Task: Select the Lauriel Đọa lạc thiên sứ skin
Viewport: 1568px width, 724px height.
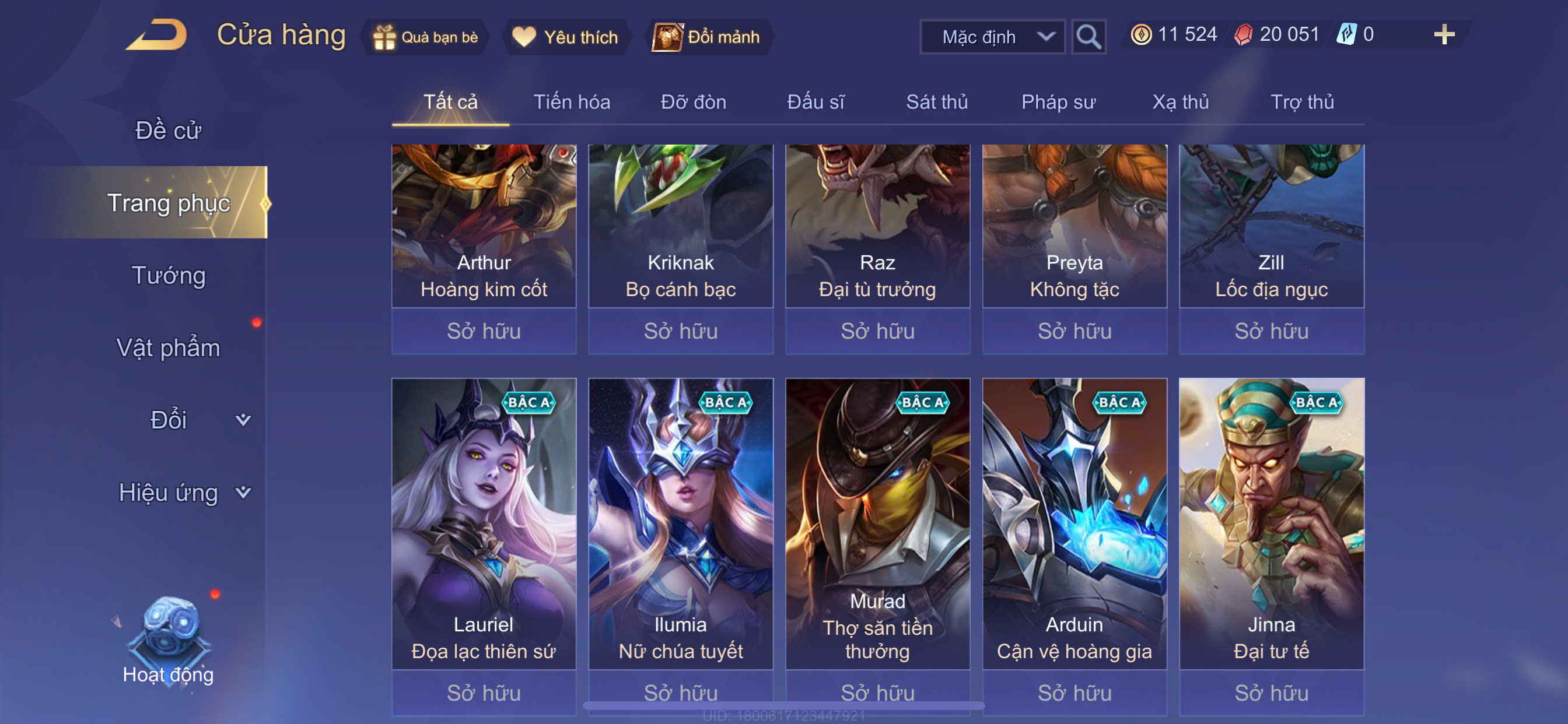Action: click(x=484, y=523)
